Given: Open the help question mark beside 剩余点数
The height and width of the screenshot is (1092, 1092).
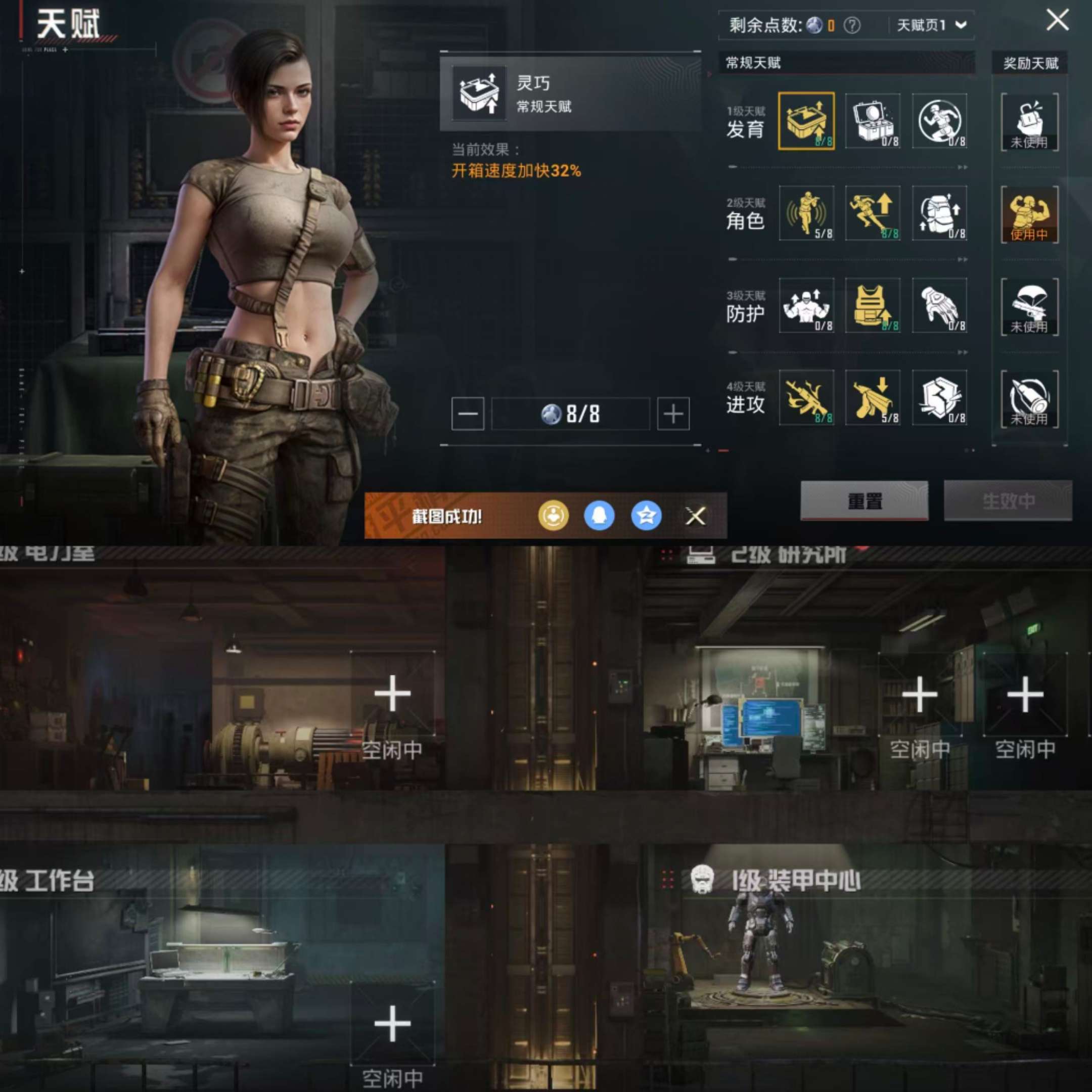Looking at the screenshot, I should (x=851, y=25).
